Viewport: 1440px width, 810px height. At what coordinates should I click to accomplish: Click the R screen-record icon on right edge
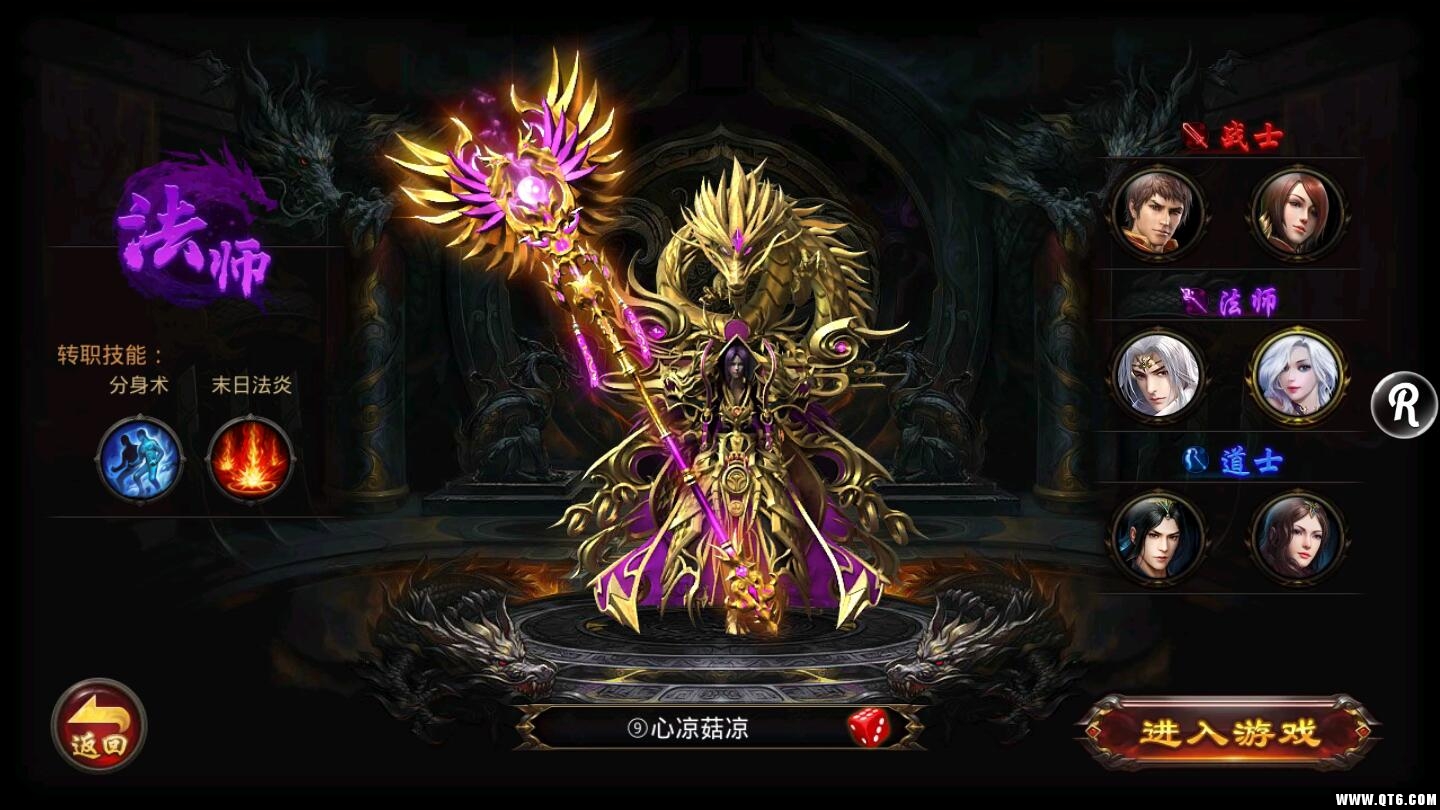click(1406, 404)
